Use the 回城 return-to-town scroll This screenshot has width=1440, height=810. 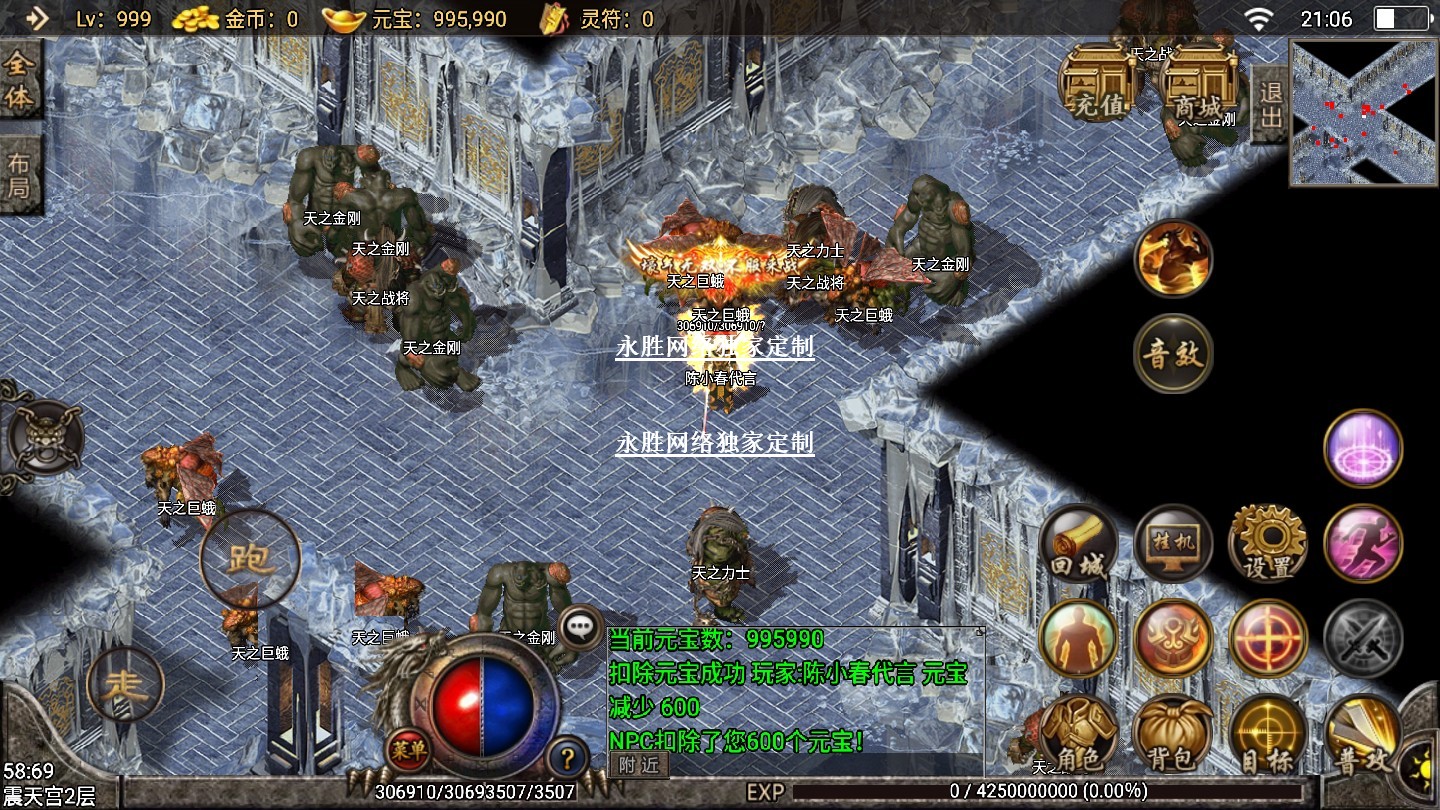point(1079,545)
